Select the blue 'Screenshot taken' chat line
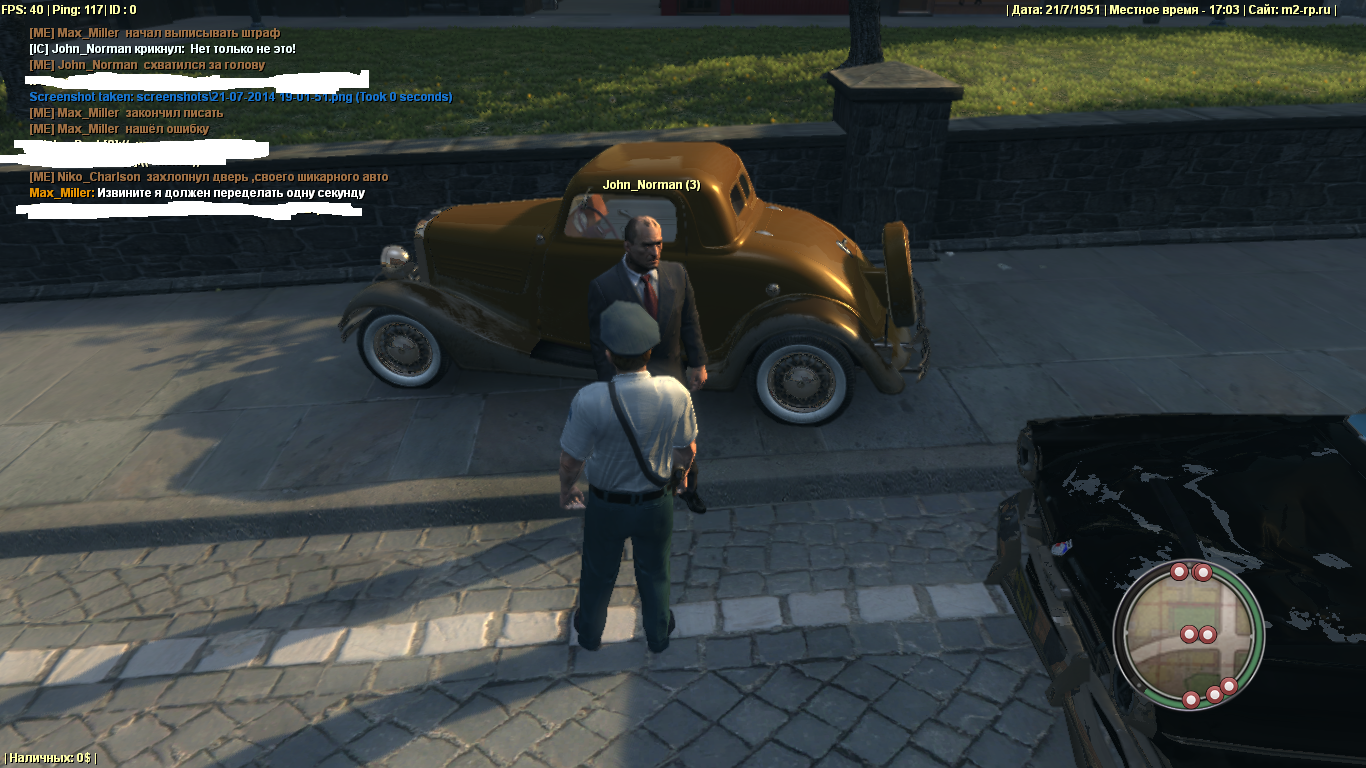This screenshot has width=1366, height=768. pos(240,97)
